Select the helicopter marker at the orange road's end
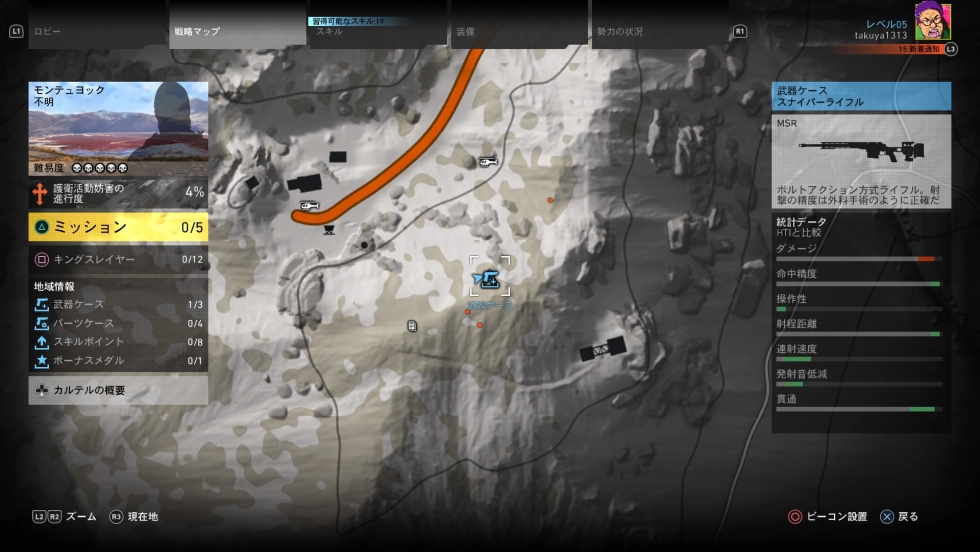The image size is (980, 552). (310, 206)
